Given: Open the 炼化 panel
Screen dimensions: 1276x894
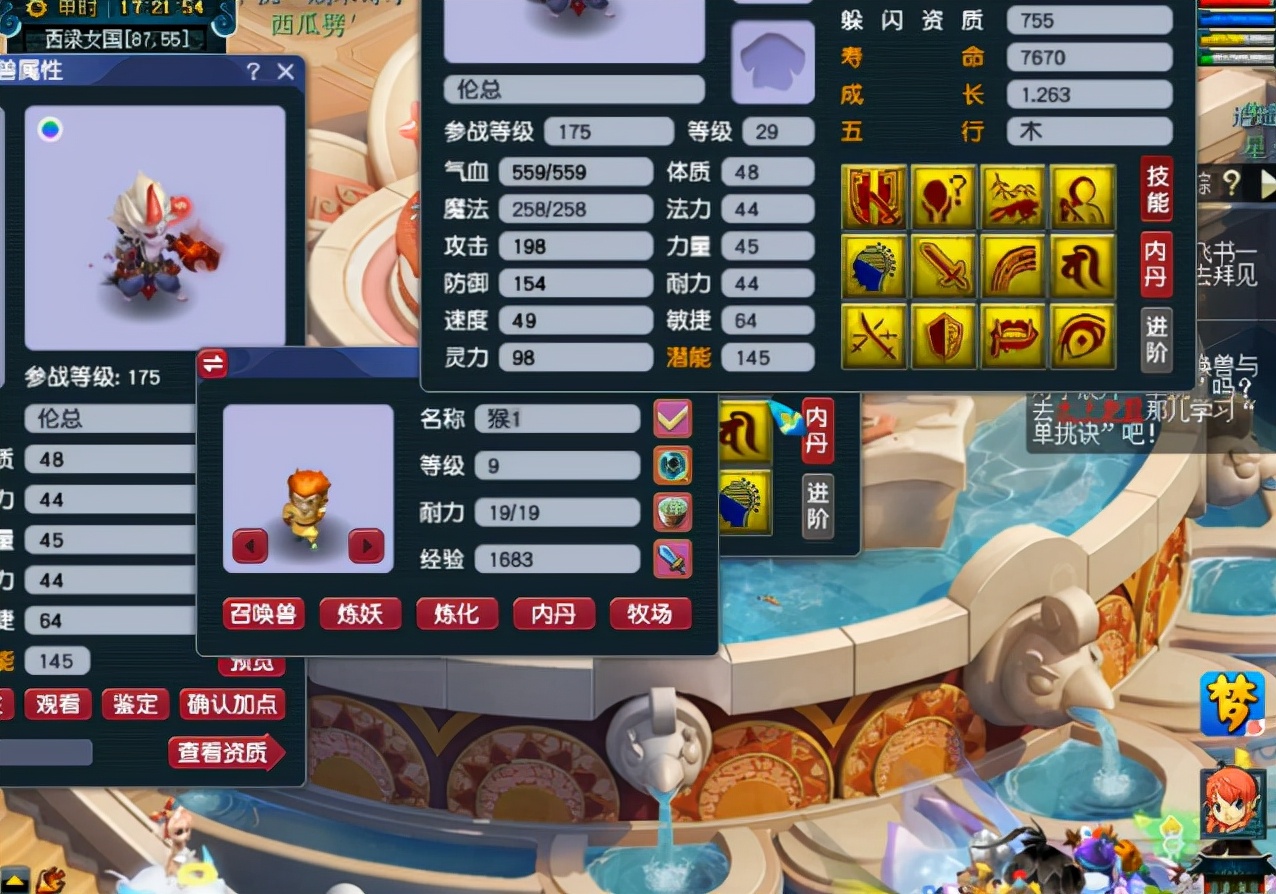Looking at the screenshot, I should (457, 613).
